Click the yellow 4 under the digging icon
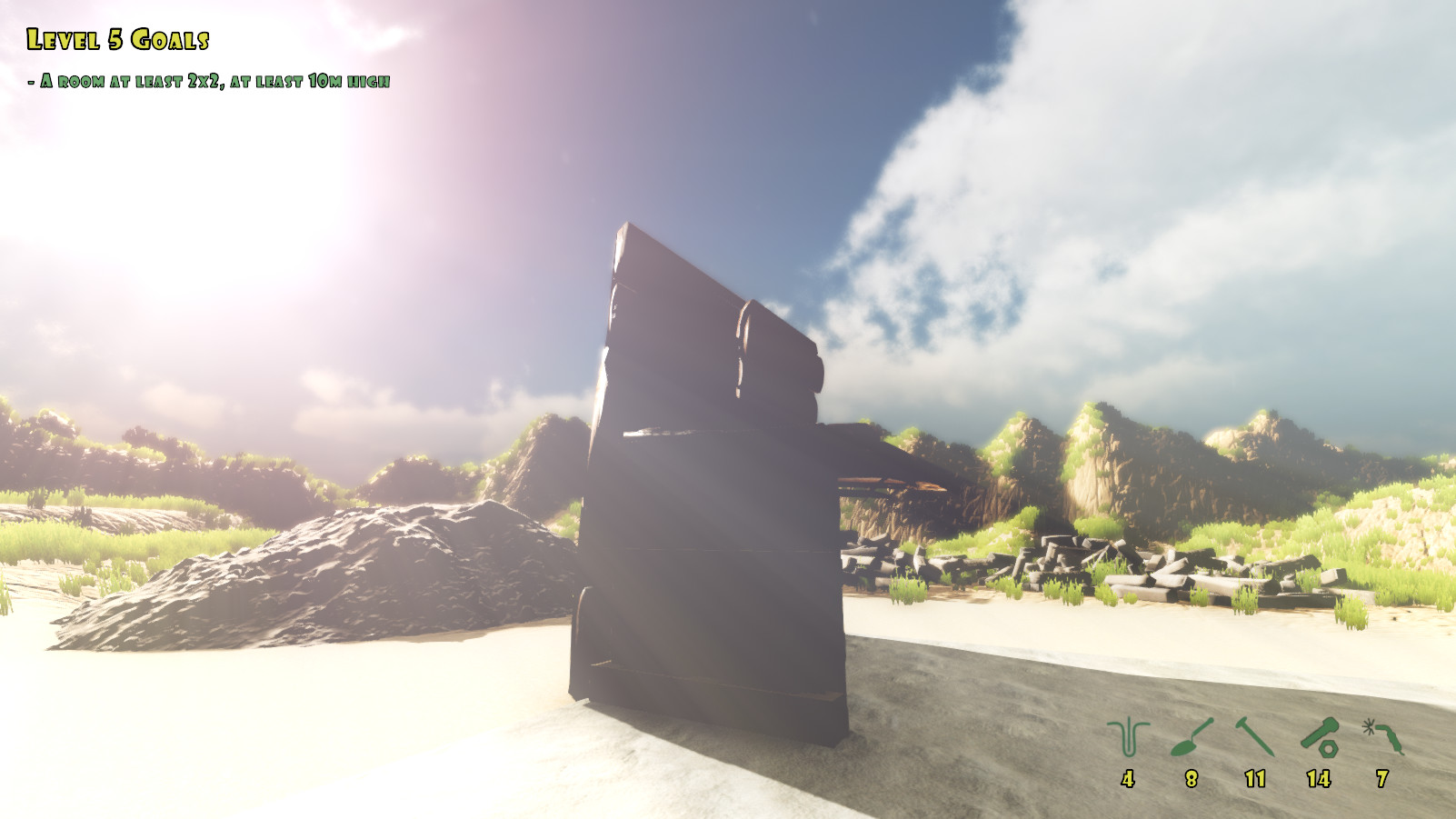The height and width of the screenshot is (819, 1456). click(1127, 779)
